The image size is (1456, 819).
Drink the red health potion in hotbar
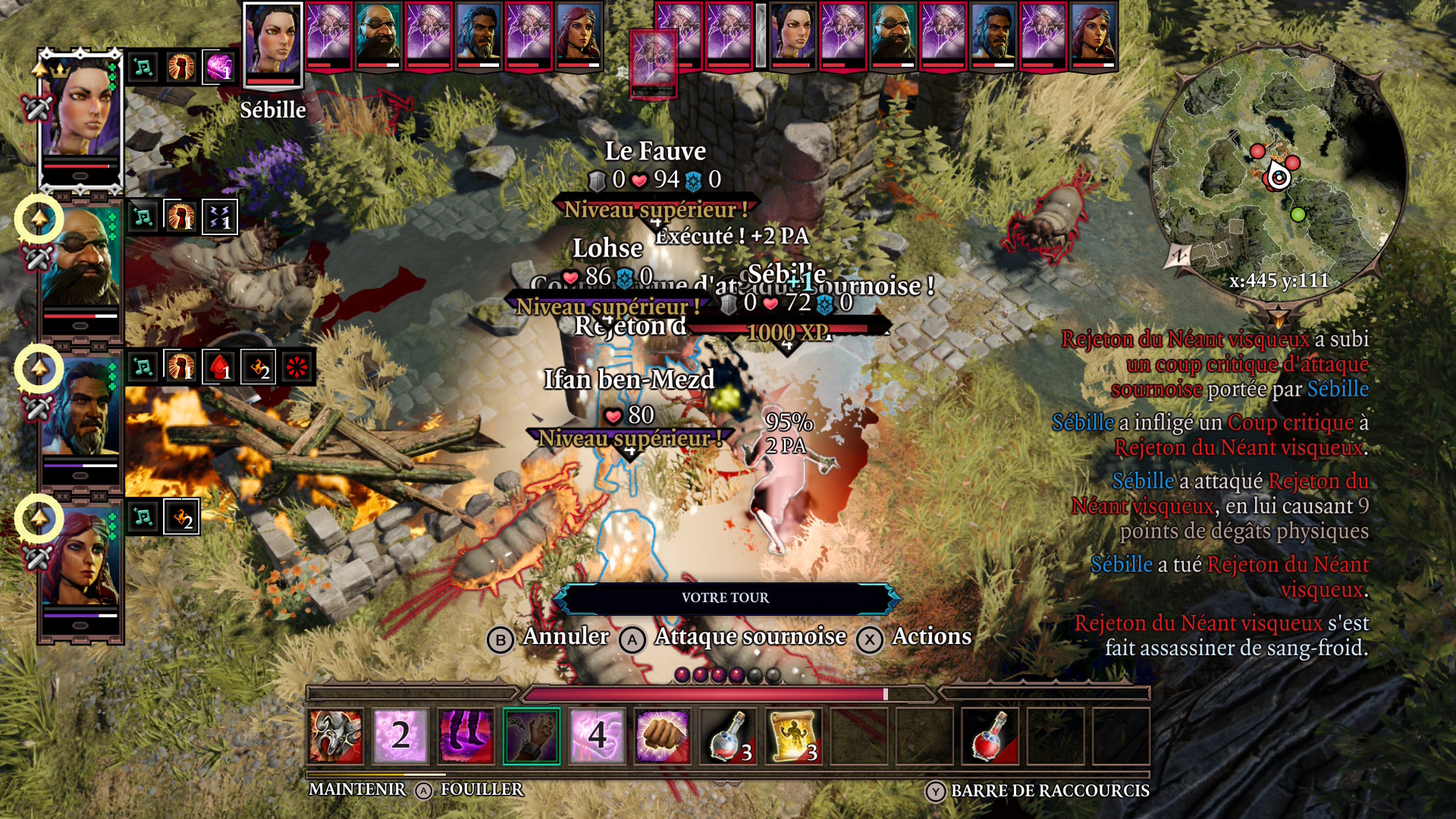click(990, 736)
